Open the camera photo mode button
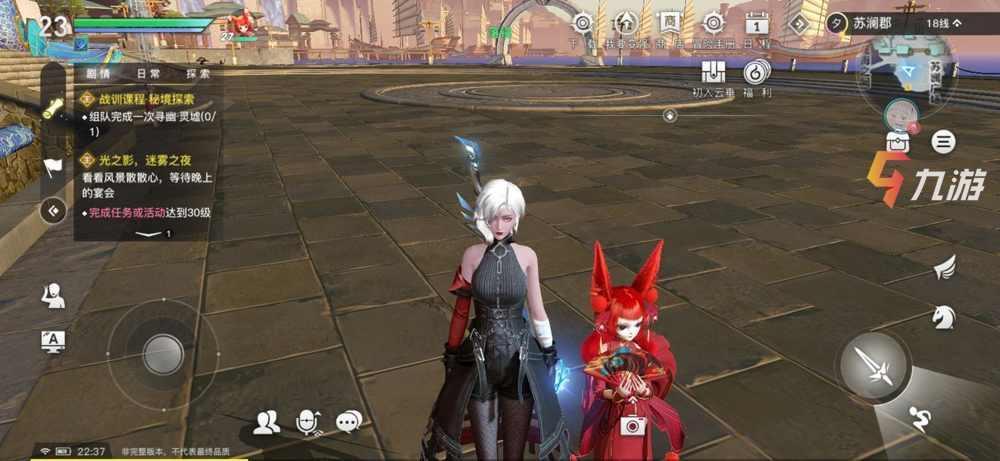 [x=631, y=426]
